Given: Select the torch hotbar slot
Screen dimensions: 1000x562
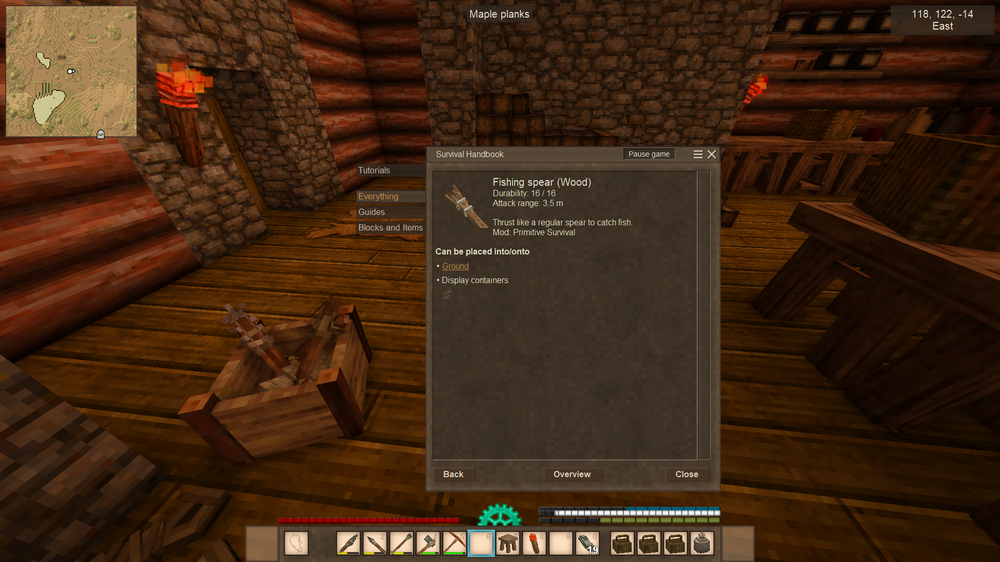Looking at the screenshot, I should coord(534,544).
